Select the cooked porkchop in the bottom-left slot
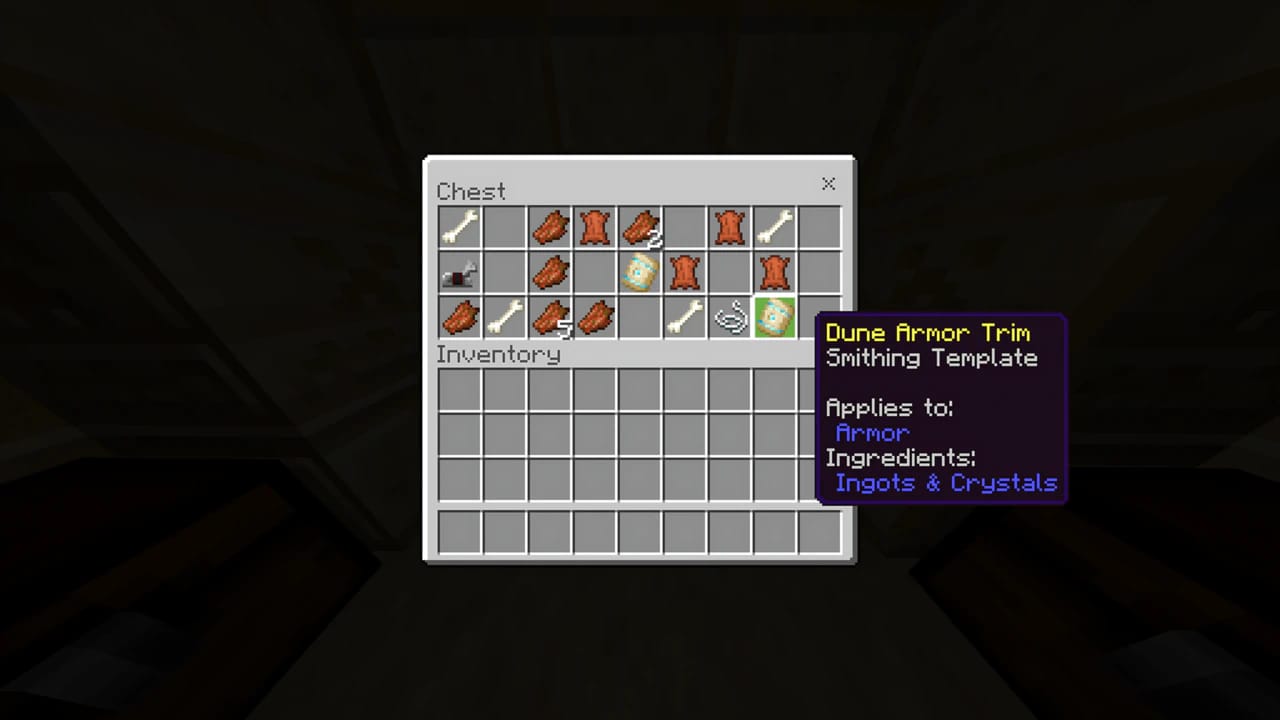 pos(459,317)
